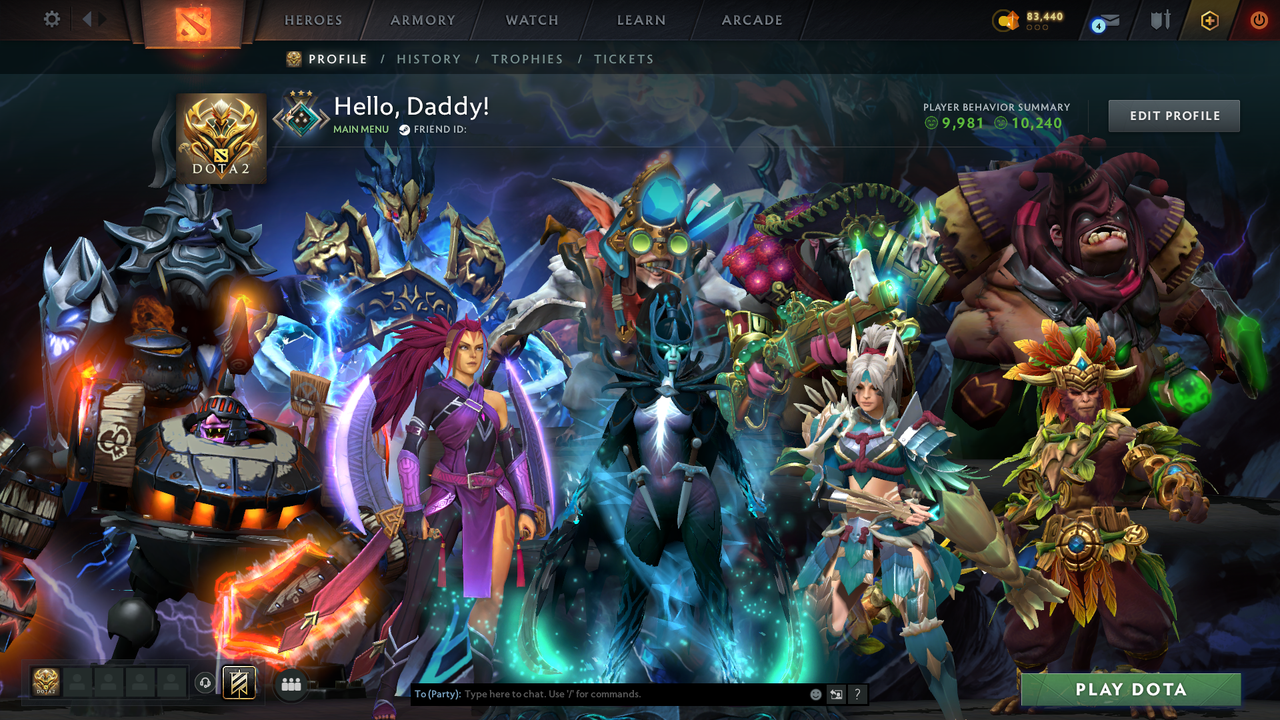Open the settings gear icon
1280x720 pixels.
pyautogui.click(x=51, y=19)
